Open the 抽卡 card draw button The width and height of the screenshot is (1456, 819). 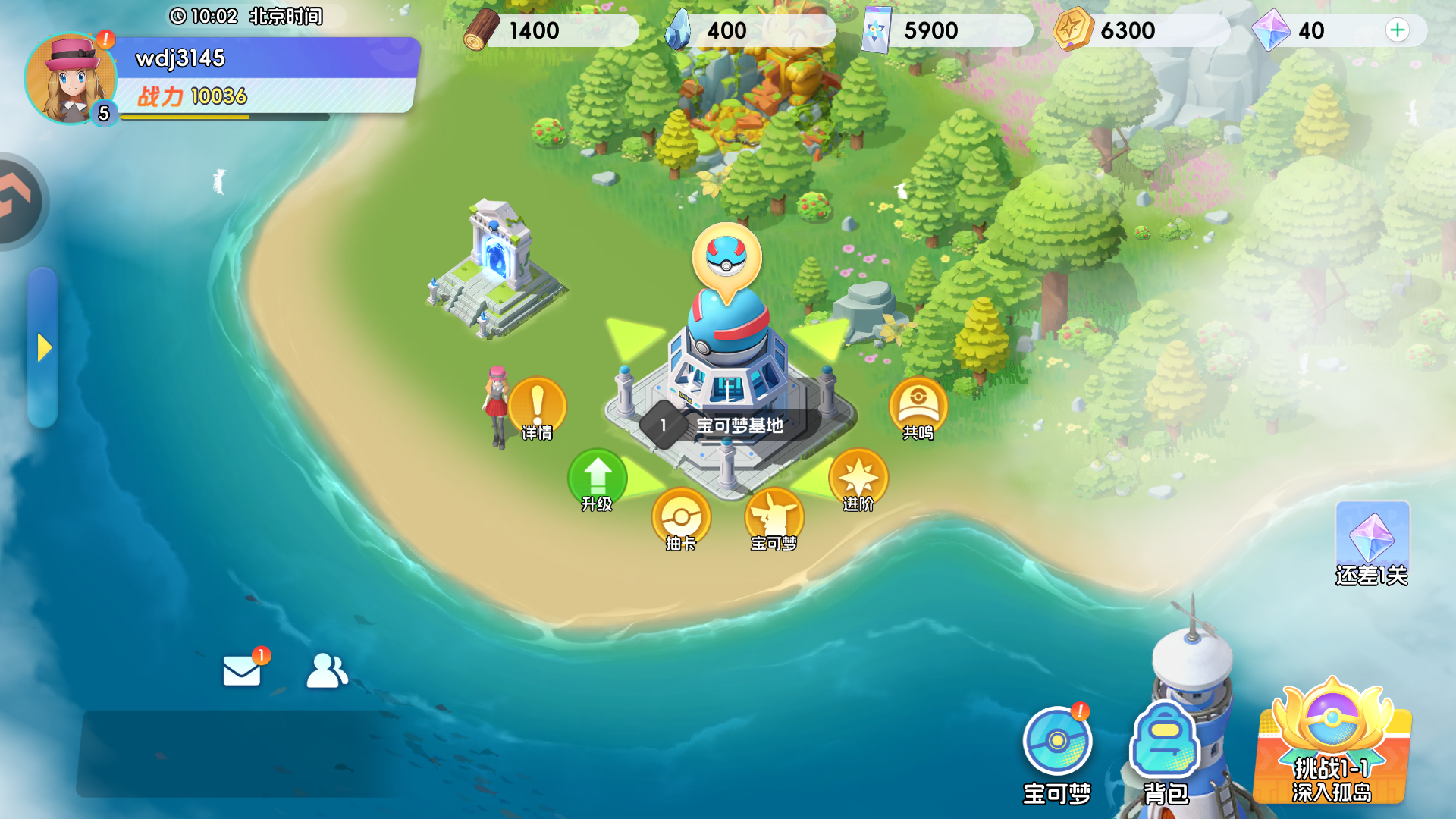(x=681, y=520)
